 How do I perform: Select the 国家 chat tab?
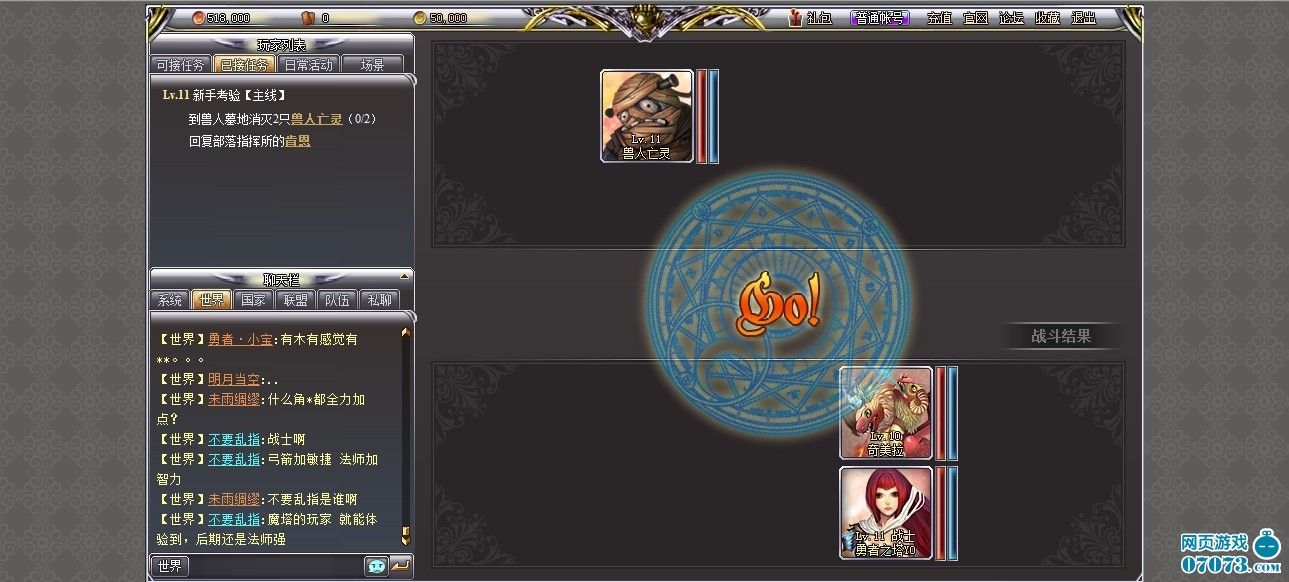point(254,300)
